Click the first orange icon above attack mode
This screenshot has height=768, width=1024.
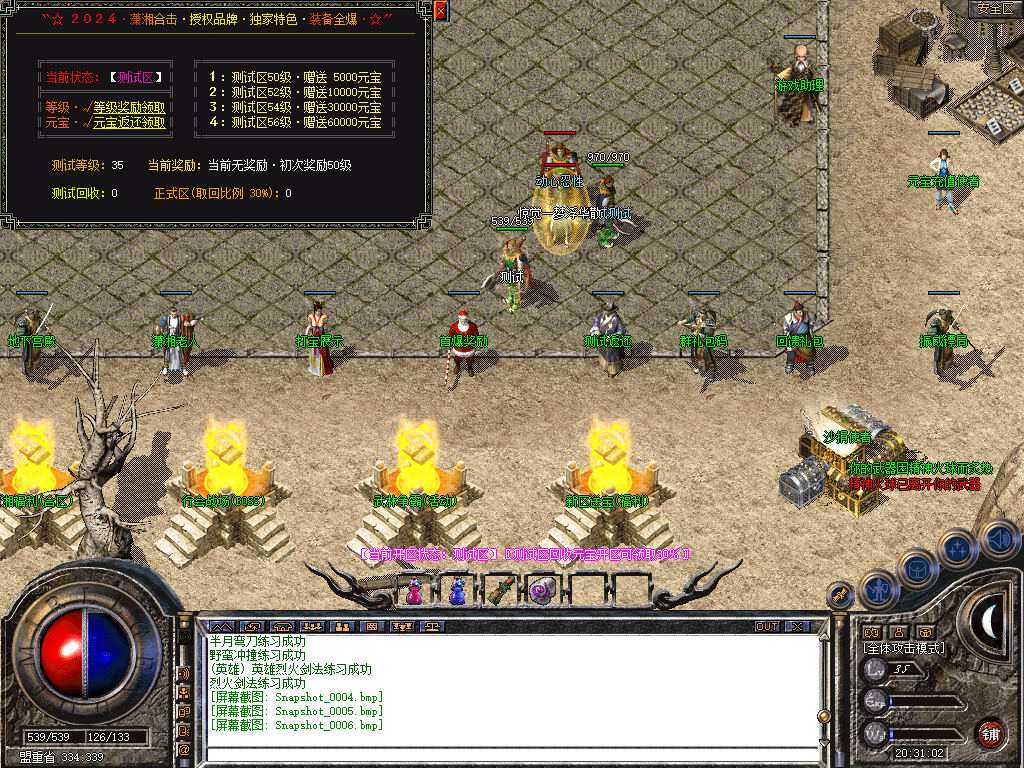[872, 632]
